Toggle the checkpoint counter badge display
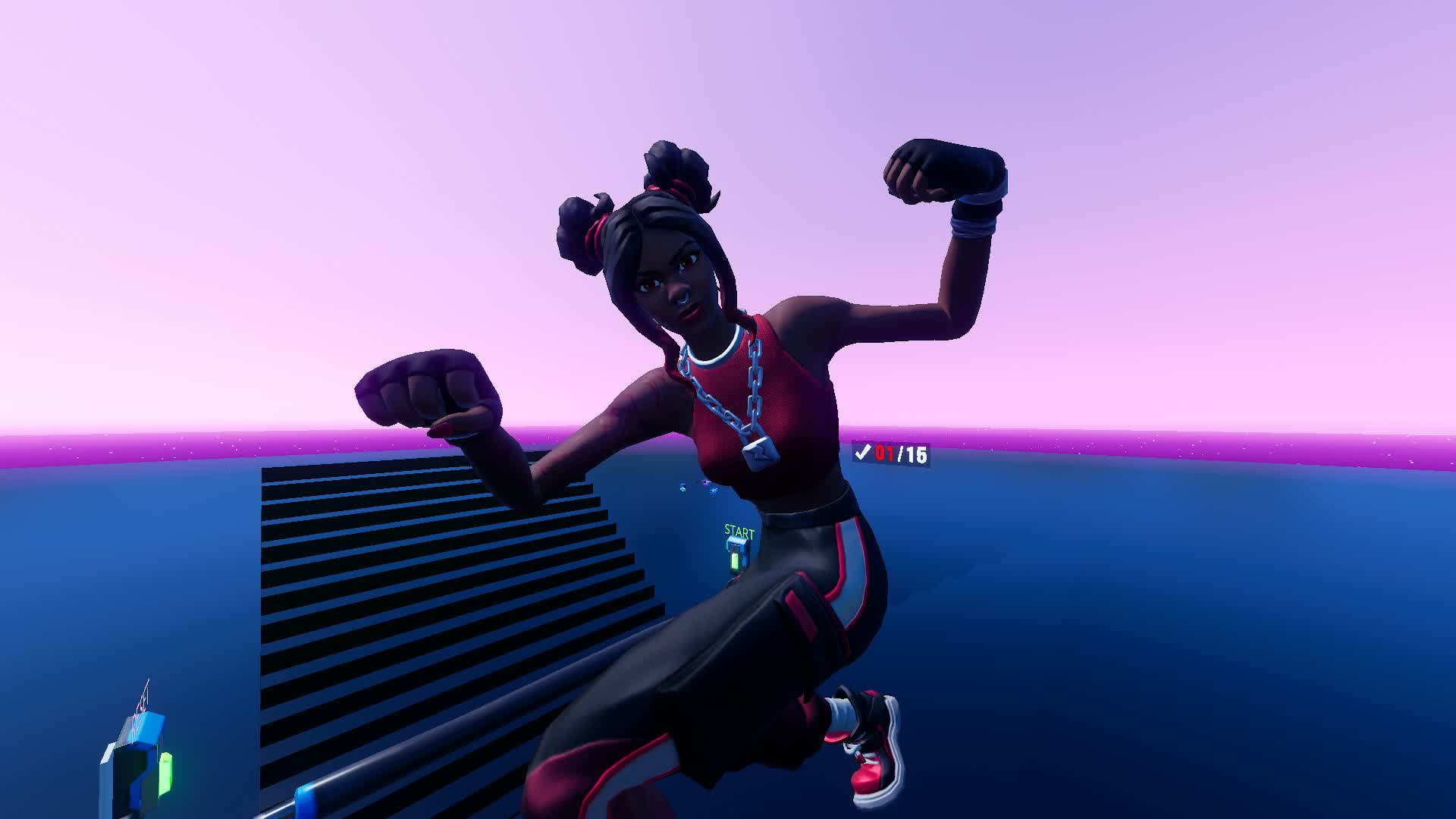The width and height of the screenshot is (1456, 819). coord(891,452)
